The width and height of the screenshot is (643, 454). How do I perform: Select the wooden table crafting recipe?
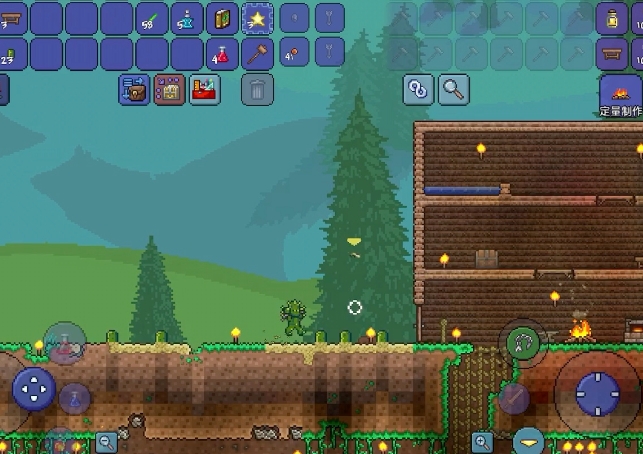612,52
